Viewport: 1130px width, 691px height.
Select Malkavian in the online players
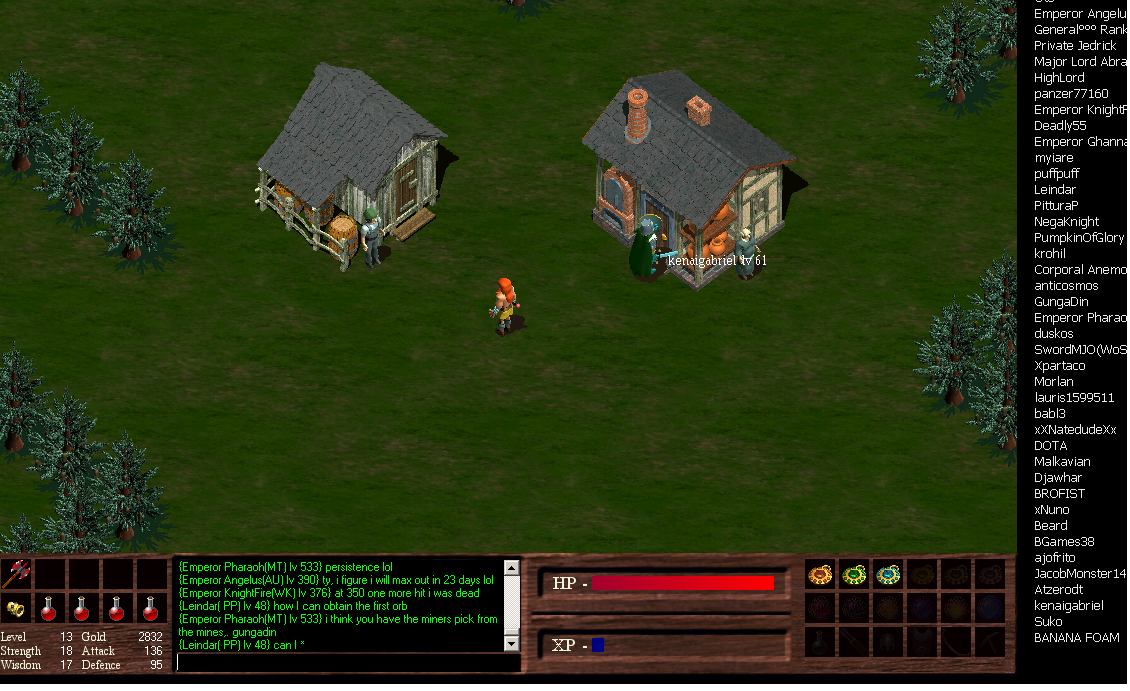pyautogui.click(x=1062, y=462)
